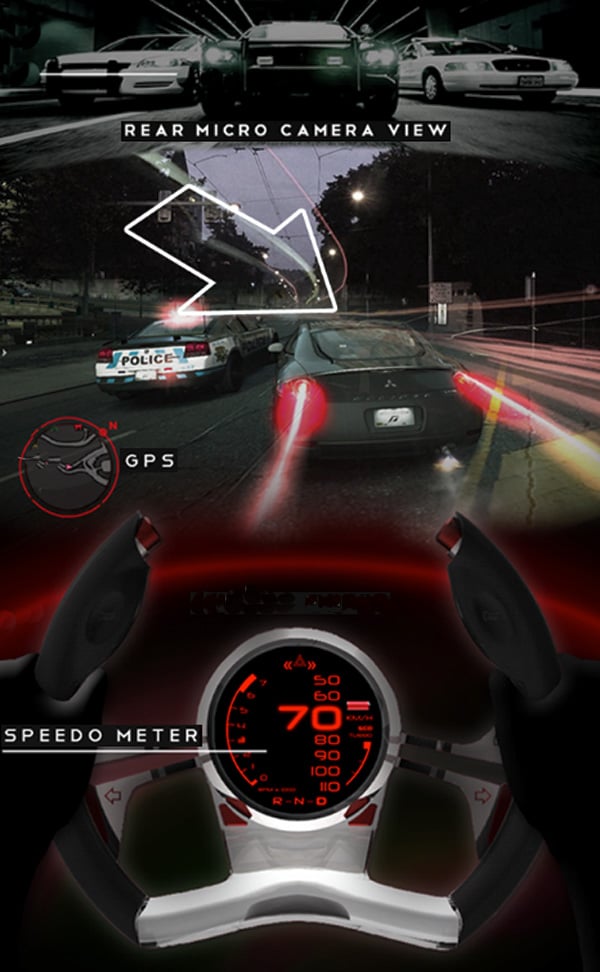Image resolution: width=600 pixels, height=972 pixels.
Task: Click the hazard triangle icon in the gauge
Action: [x=298, y=662]
